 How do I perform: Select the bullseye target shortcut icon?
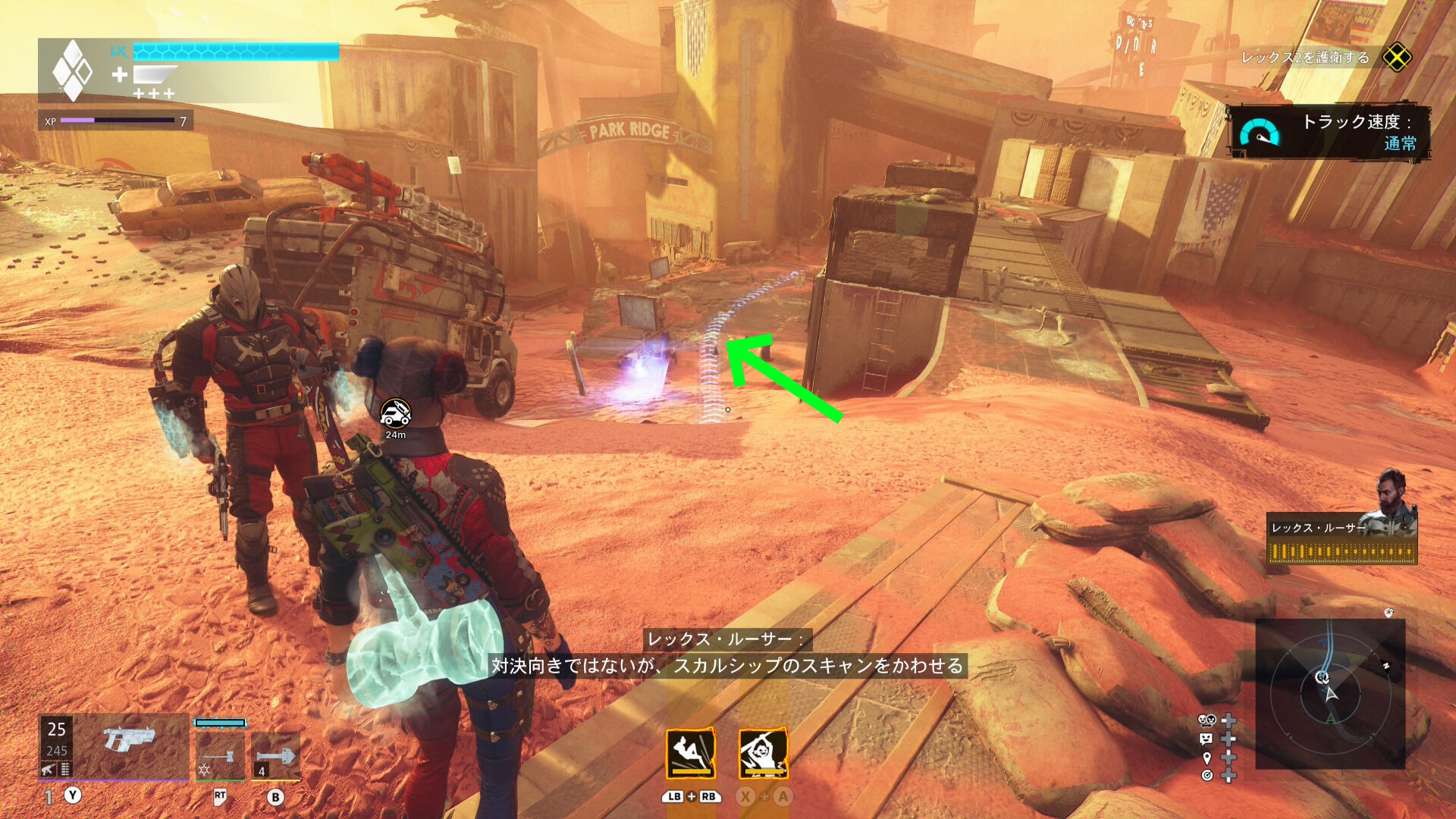(1207, 775)
